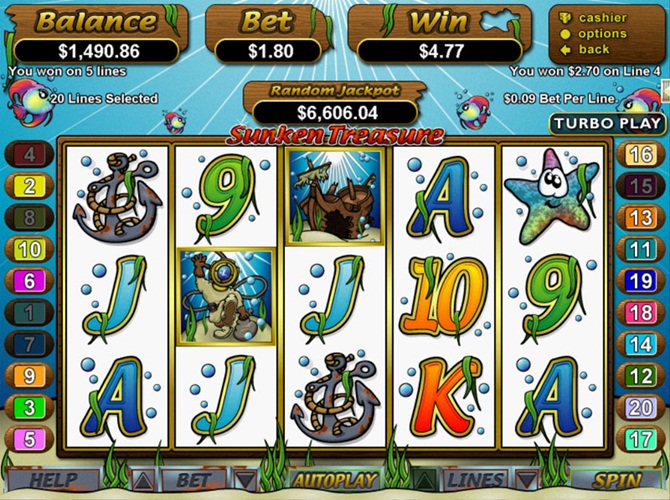Viewport: 670px width, 500px height.
Task: Decrease the bet with the down arrow
Action: [x=244, y=482]
